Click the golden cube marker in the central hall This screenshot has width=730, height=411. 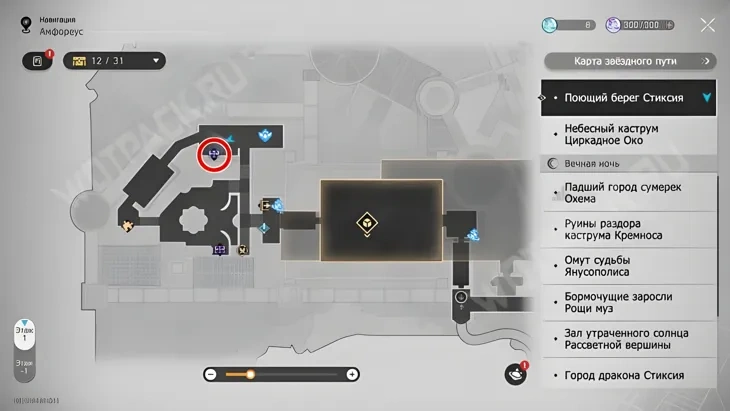368,222
